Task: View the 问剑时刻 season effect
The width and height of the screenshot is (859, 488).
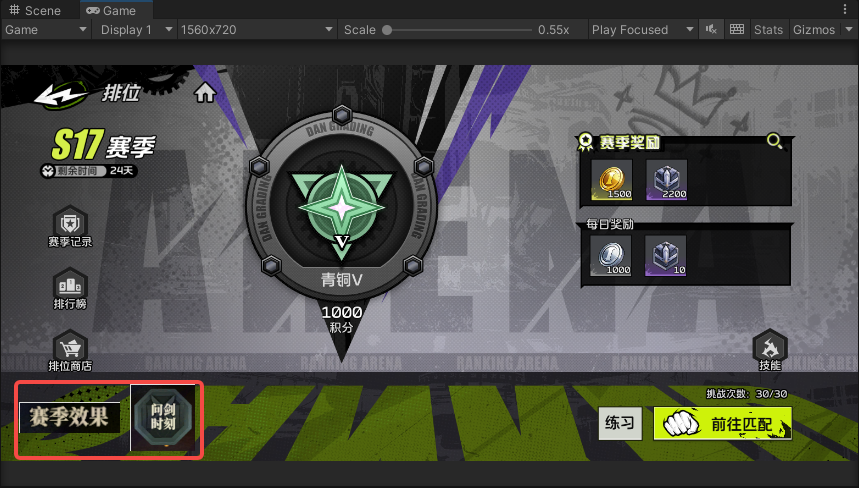Action: pos(163,416)
